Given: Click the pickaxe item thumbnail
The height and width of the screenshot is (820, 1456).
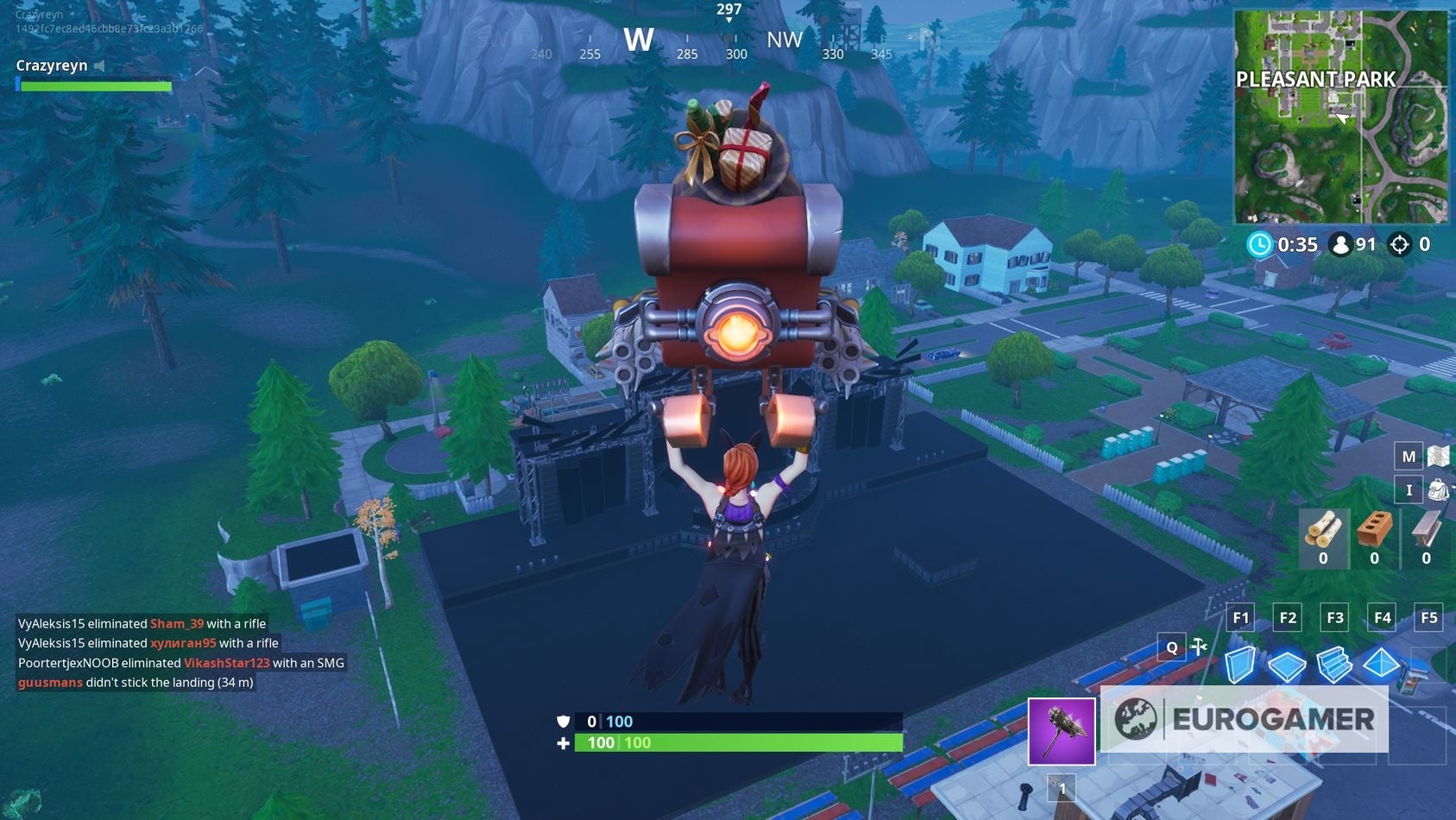Looking at the screenshot, I should [x=1060, y=731].
